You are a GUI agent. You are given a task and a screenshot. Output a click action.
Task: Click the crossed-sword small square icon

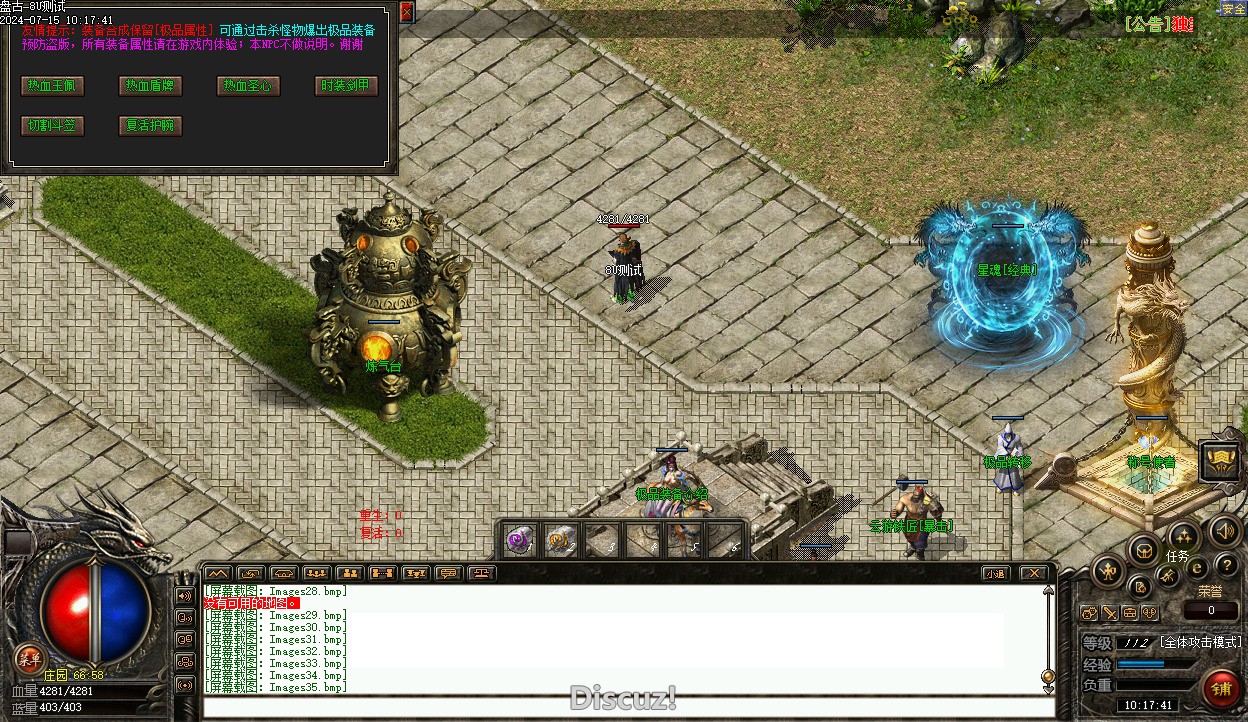(x=1110, y=613)
